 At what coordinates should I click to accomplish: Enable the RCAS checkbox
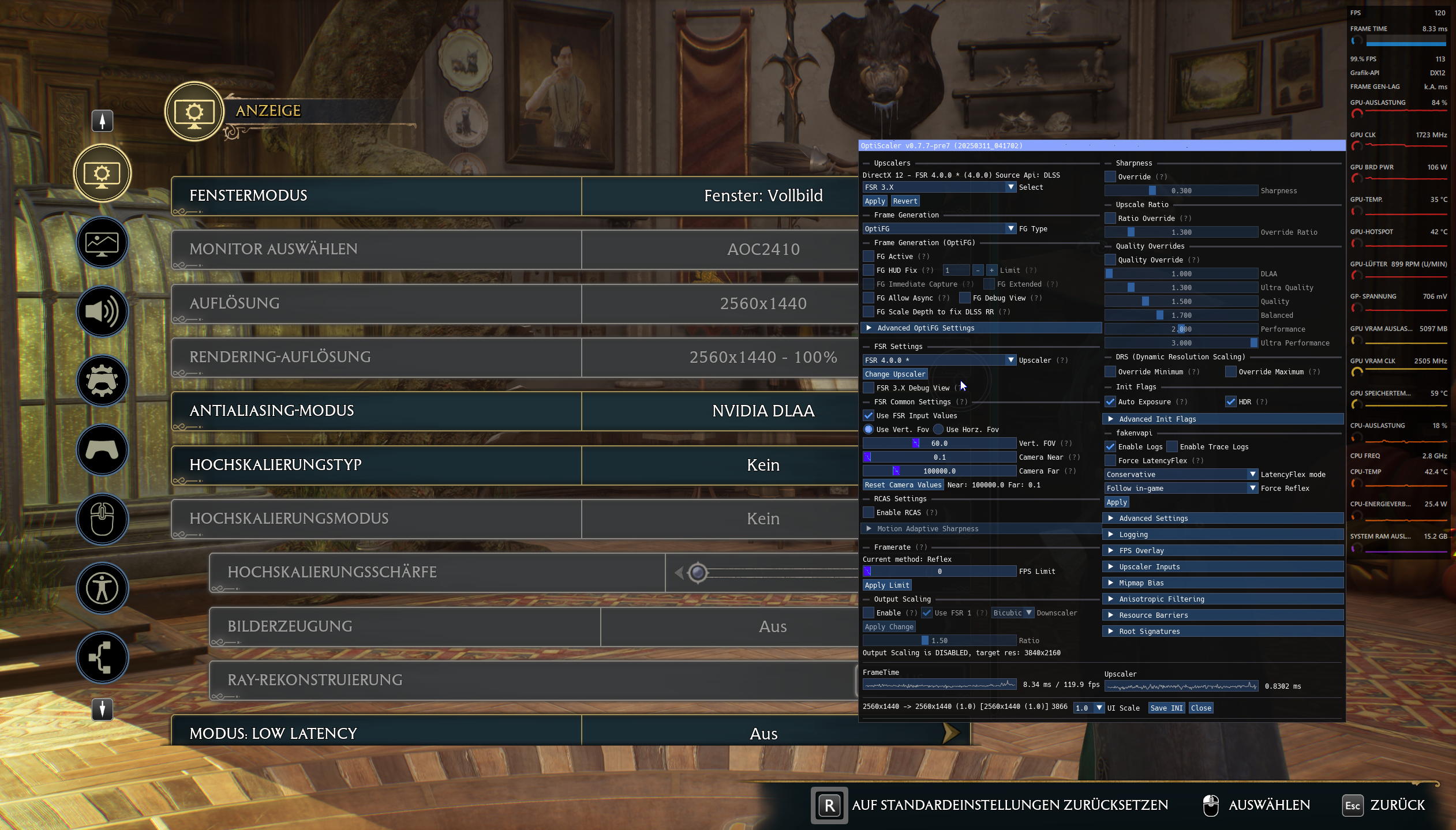(x=869, y=512)
